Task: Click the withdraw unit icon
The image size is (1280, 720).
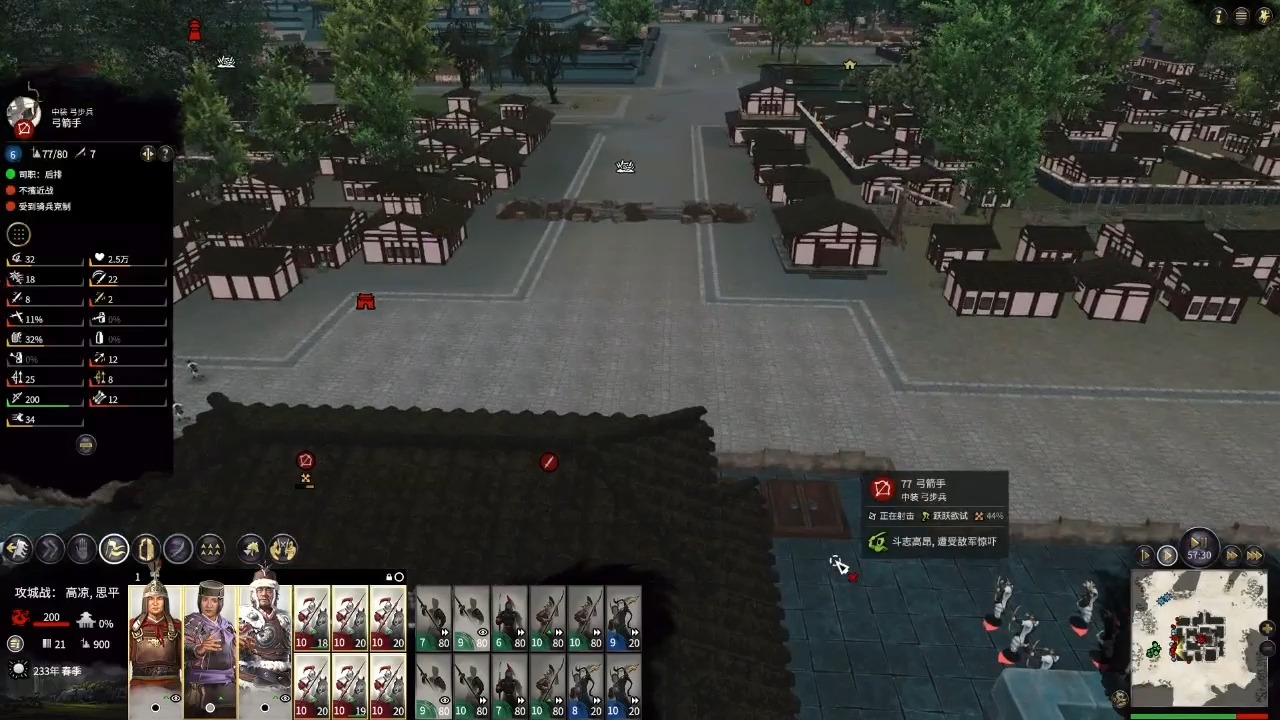Action: coord(20,548)
